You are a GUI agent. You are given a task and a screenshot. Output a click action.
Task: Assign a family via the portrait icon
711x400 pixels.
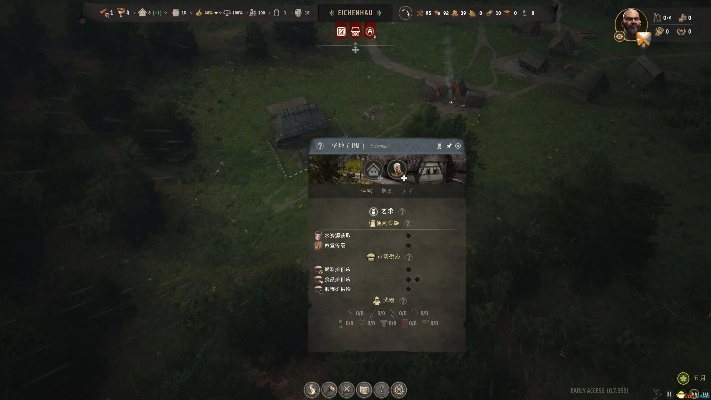coord(397,169)
